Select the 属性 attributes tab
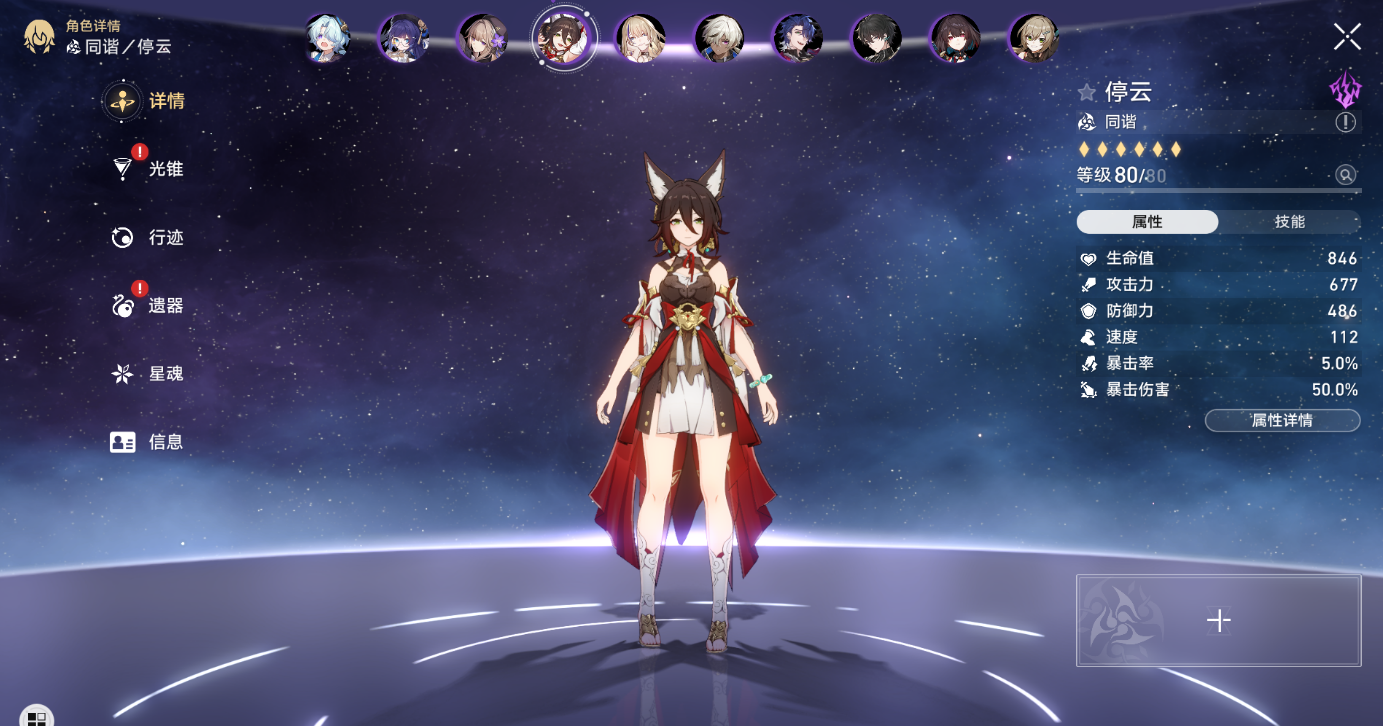Image resolution: width=1383 pixels, height=726 pixels. point(1147,222)
